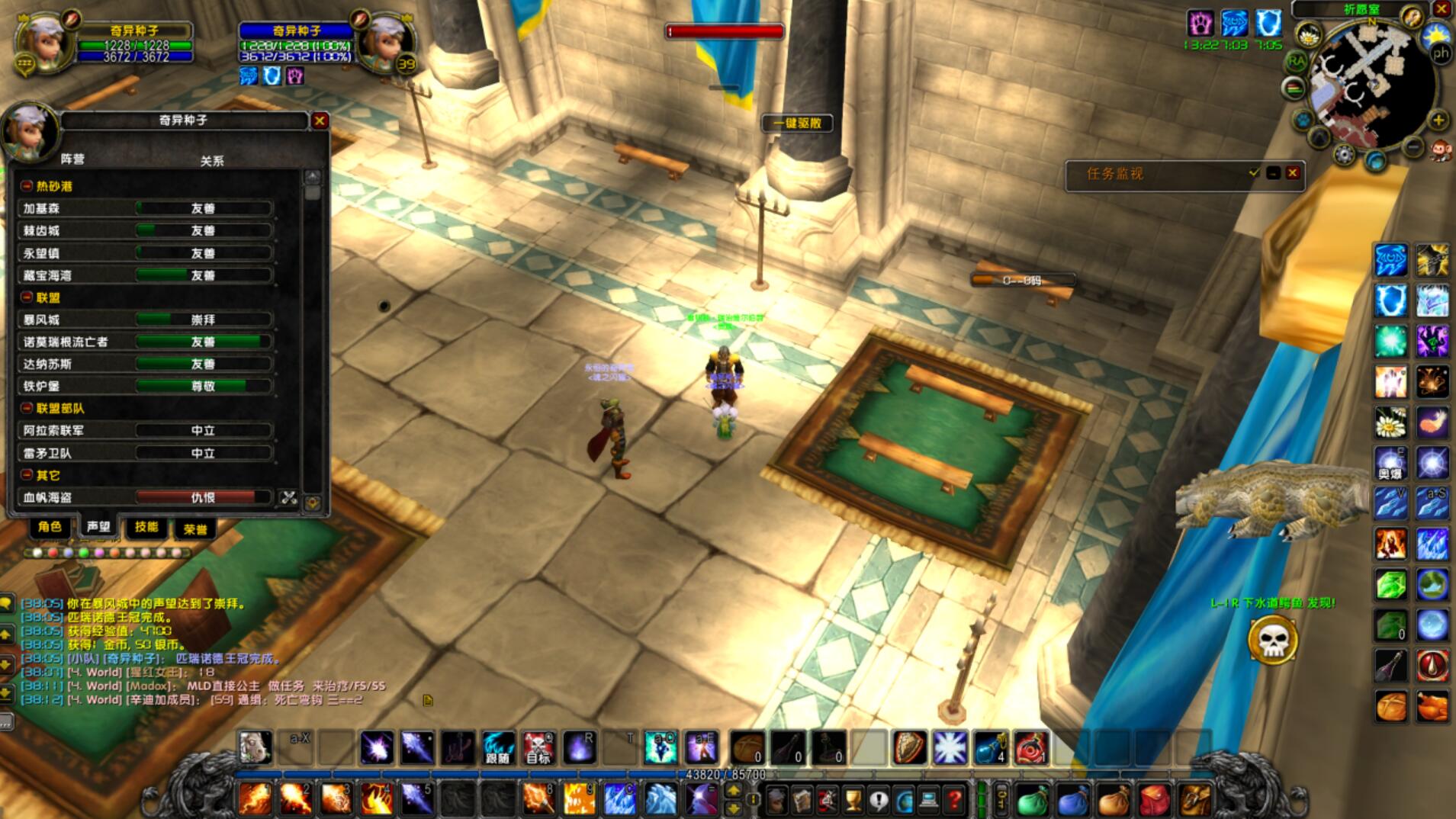The width and height of the screenshot is (1456, 819).
Task: Click the golden skull alert icon
Action: point(1272,641)
